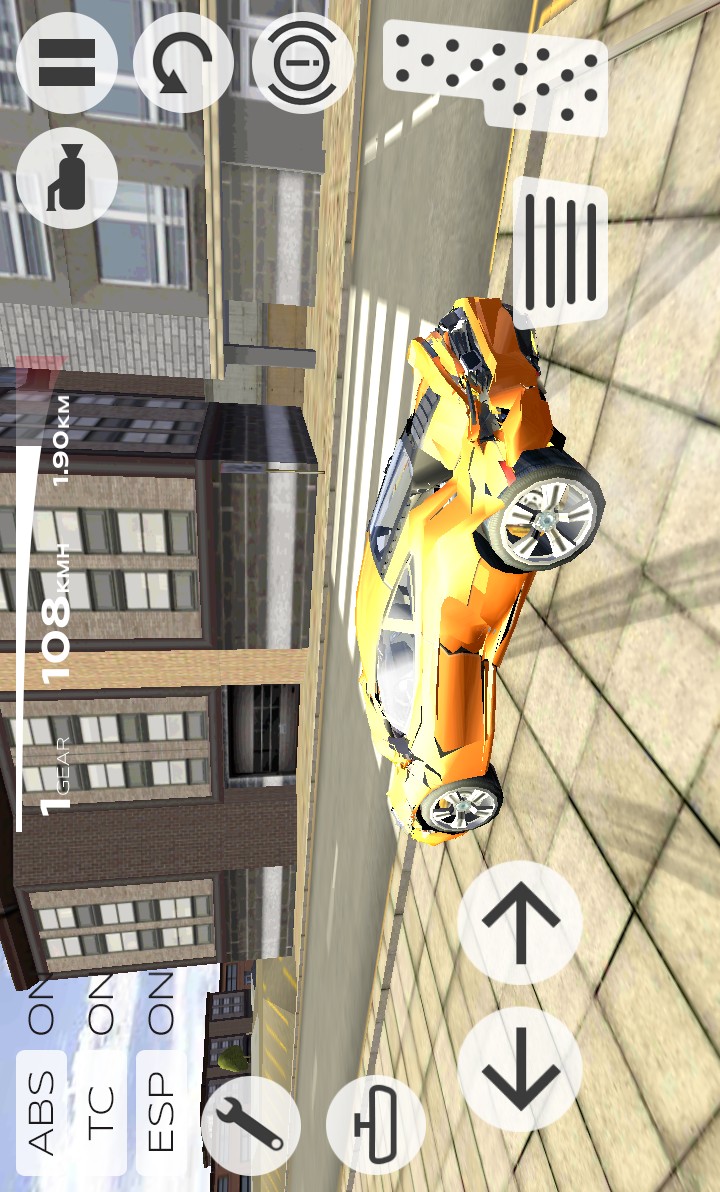Toggle the ABS assist
This screenshot has width=720, height=1192.
(x=42, y=1111)
